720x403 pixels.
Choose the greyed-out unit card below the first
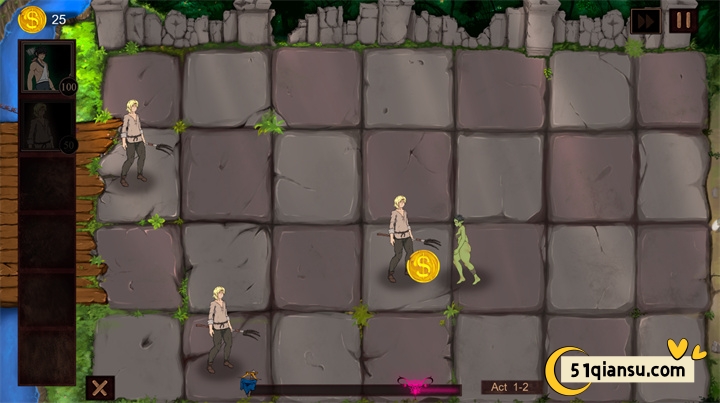(x=48, y=127)
